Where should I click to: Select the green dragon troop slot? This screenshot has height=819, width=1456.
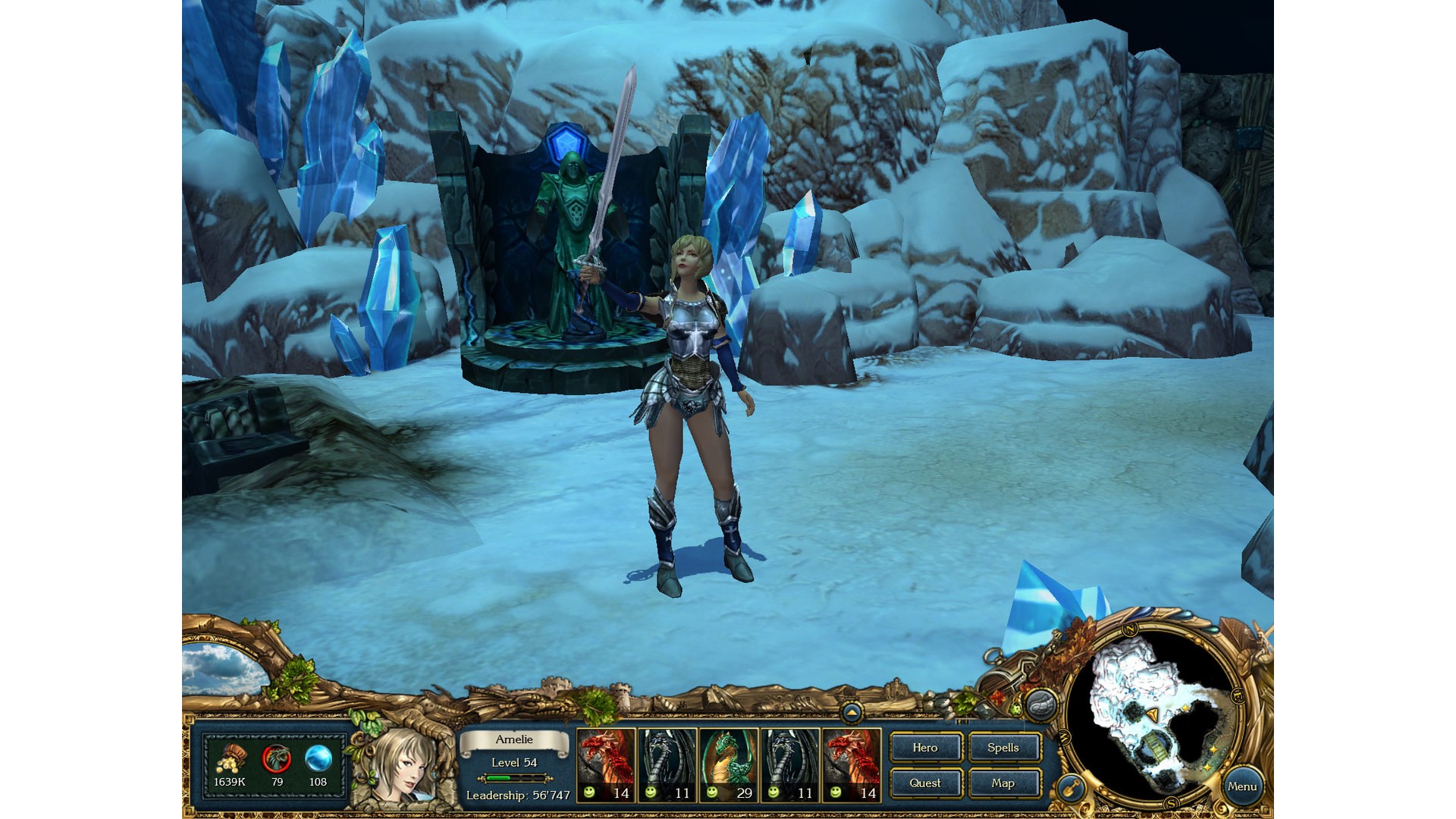pos(728,764)
